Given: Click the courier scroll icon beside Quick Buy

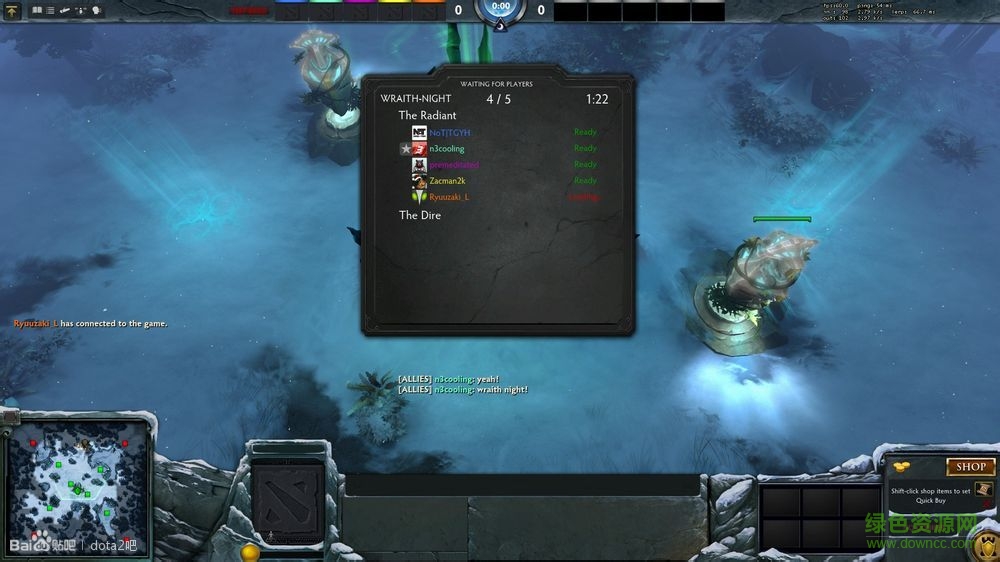Looking at the screenshot, I should tap(982, 489).
